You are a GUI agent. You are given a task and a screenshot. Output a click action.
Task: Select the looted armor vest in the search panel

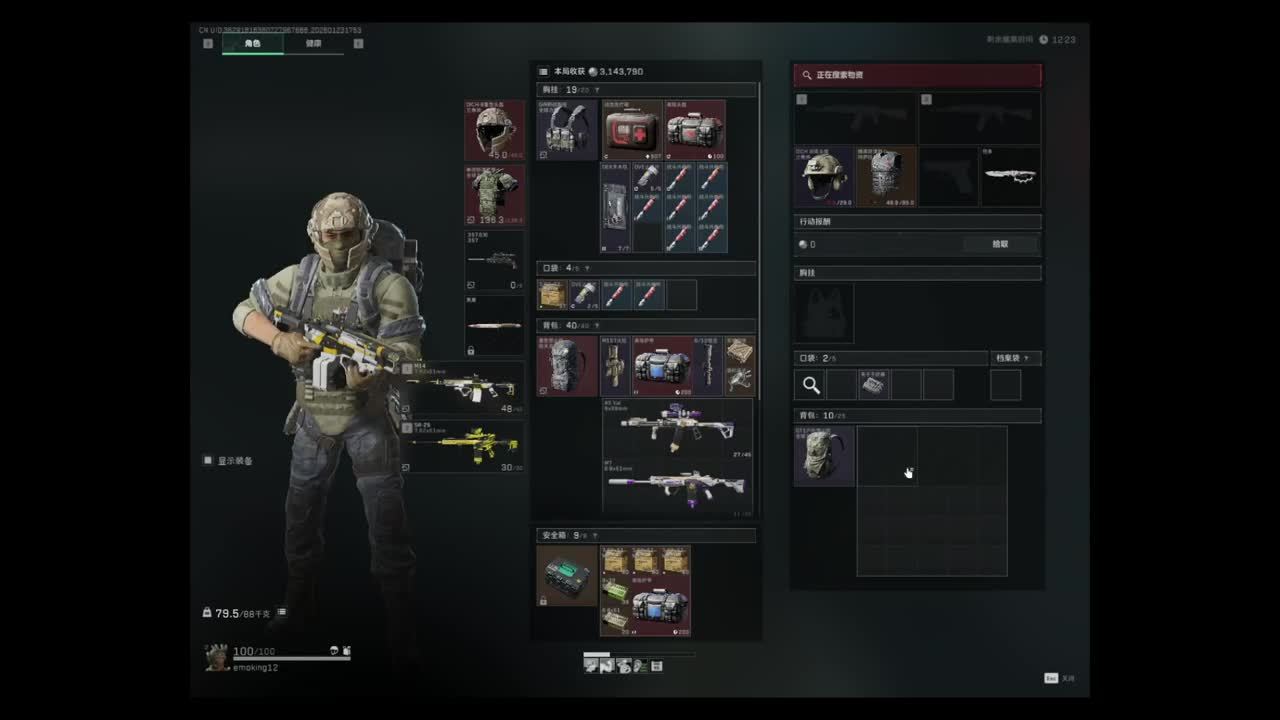(886, 177)
